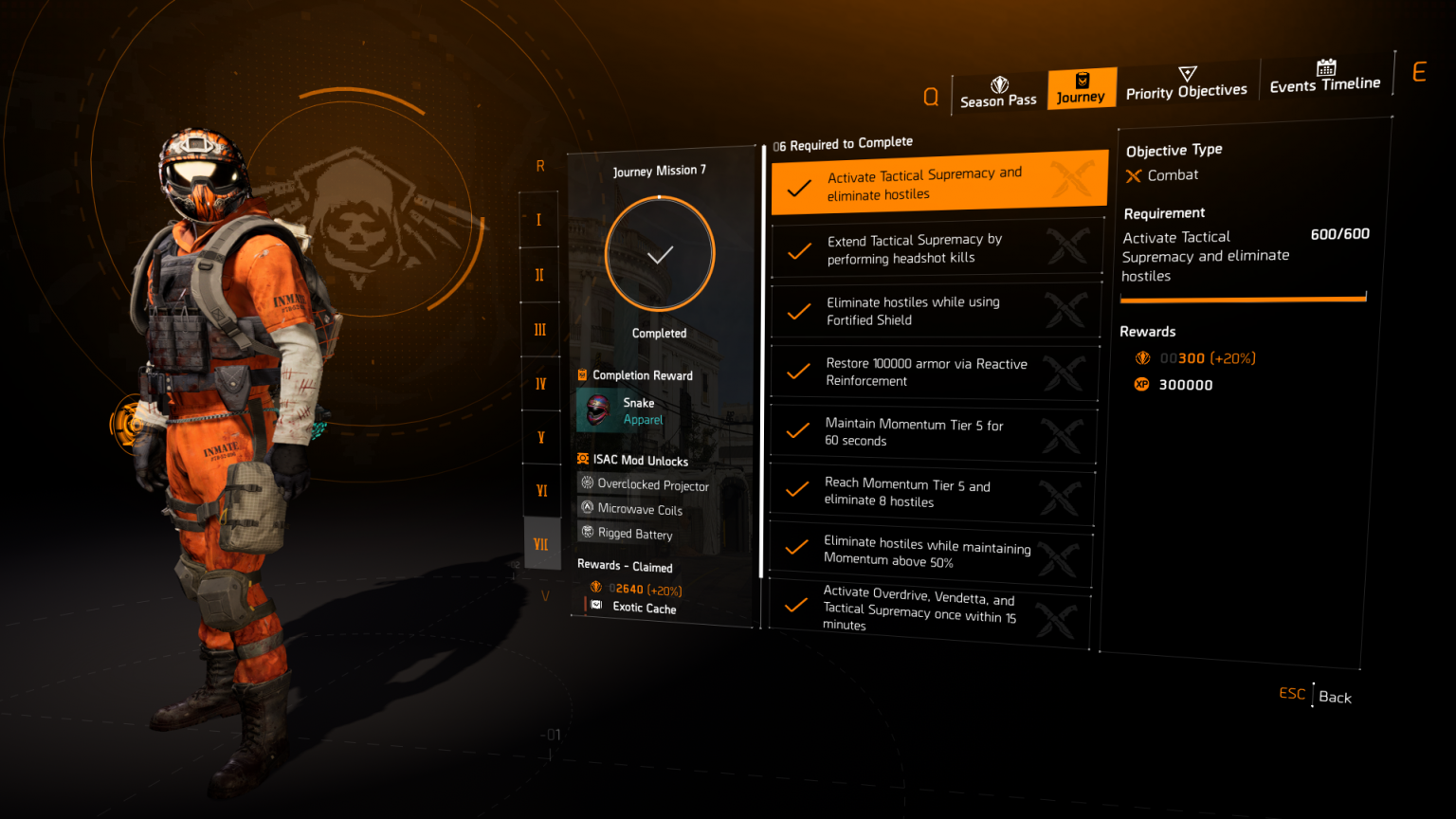
Task: Click the Journey Mission 7 completion progress ring
Action: tap(660, 253)
